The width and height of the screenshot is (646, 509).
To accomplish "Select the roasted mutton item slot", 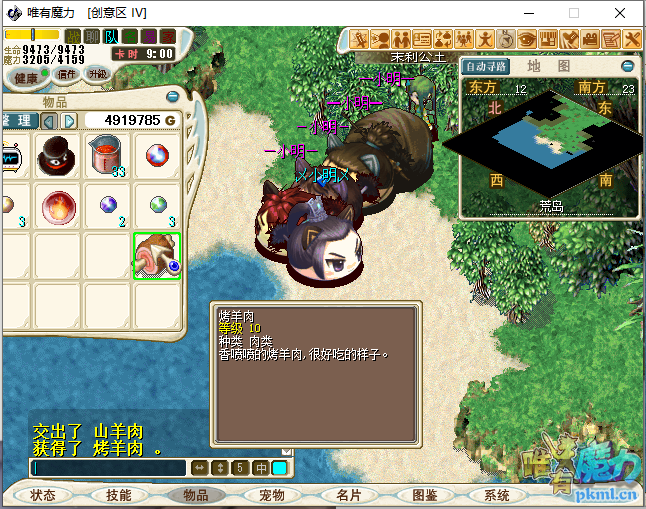I will (157, 256).
